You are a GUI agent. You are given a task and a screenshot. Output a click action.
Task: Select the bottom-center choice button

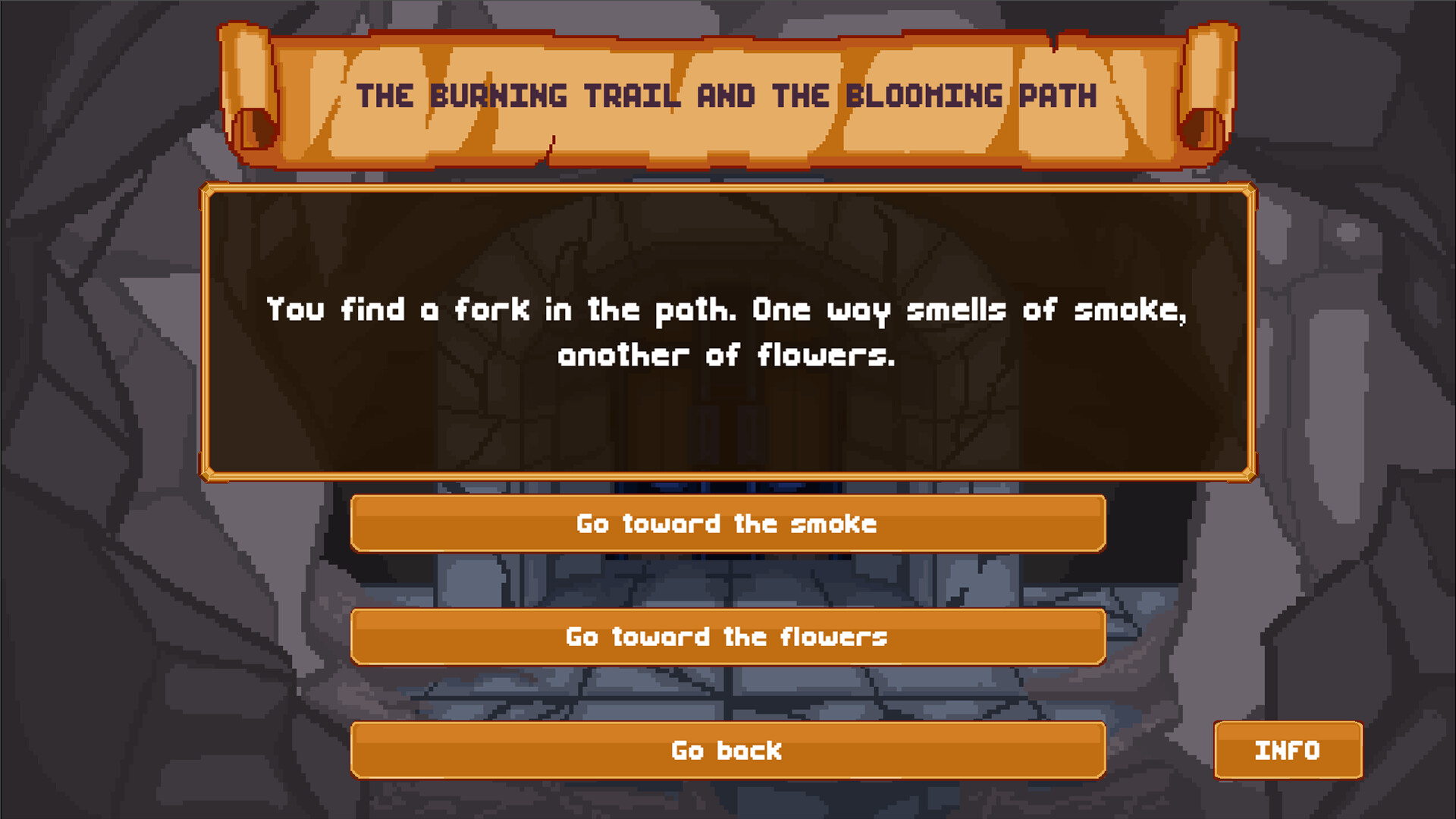(x=726, y=751)
